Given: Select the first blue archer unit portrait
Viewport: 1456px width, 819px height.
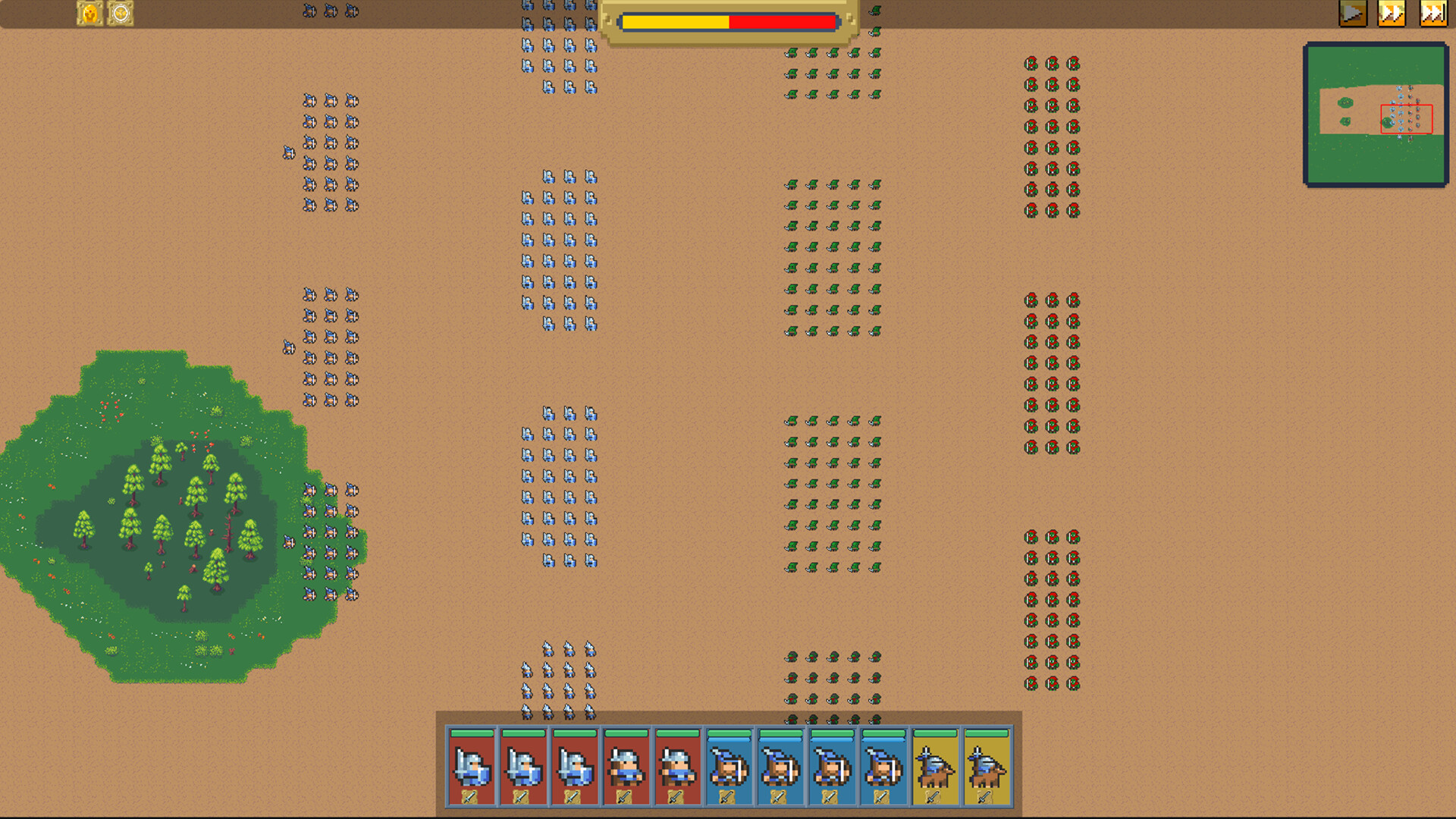Looking at the screenshot, I should click(x=728, y=767).
